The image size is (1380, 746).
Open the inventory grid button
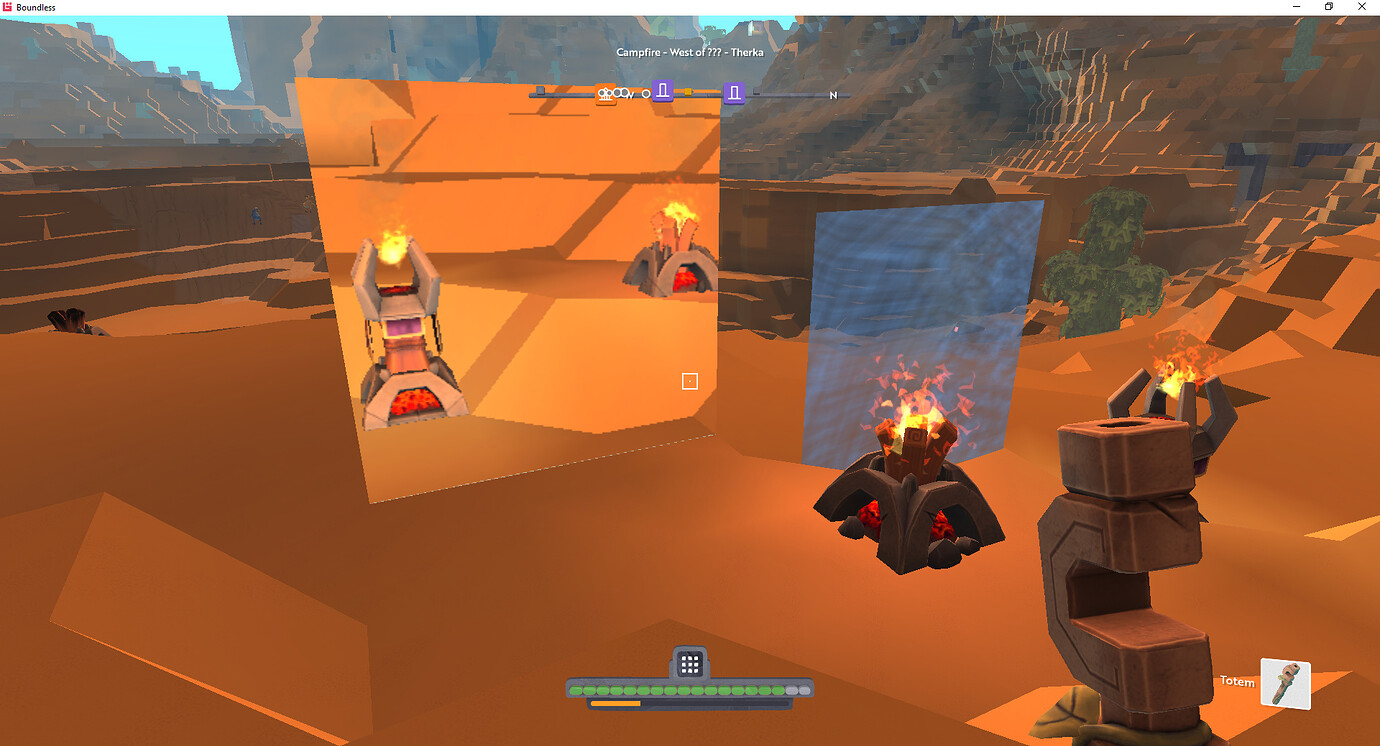(689, 663)
